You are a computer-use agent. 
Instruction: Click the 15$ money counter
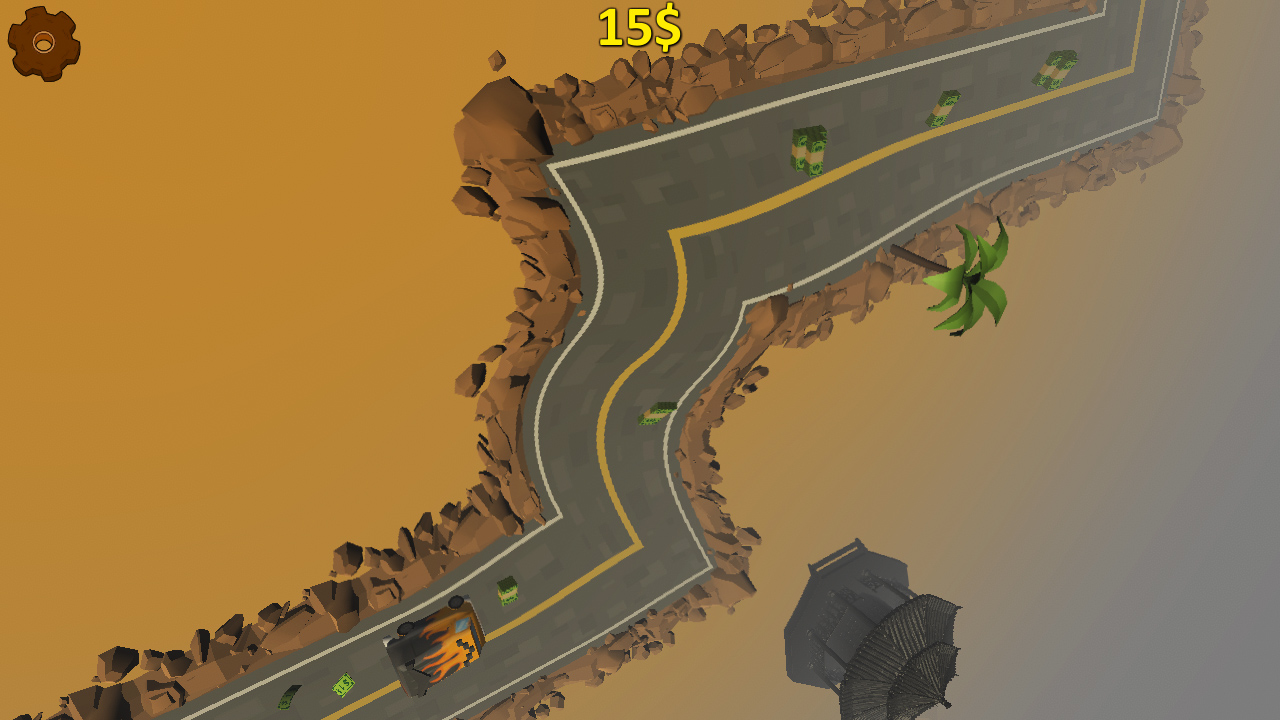click(640, 29)
